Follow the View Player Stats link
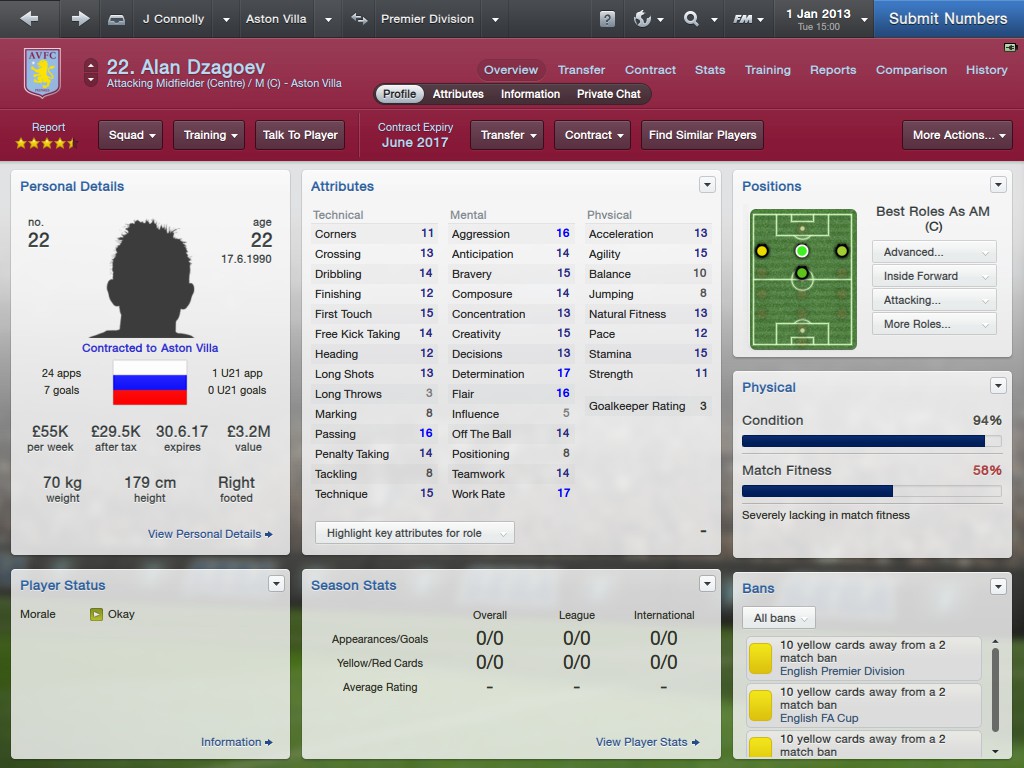1024x768 pixels. coord(647,742)
